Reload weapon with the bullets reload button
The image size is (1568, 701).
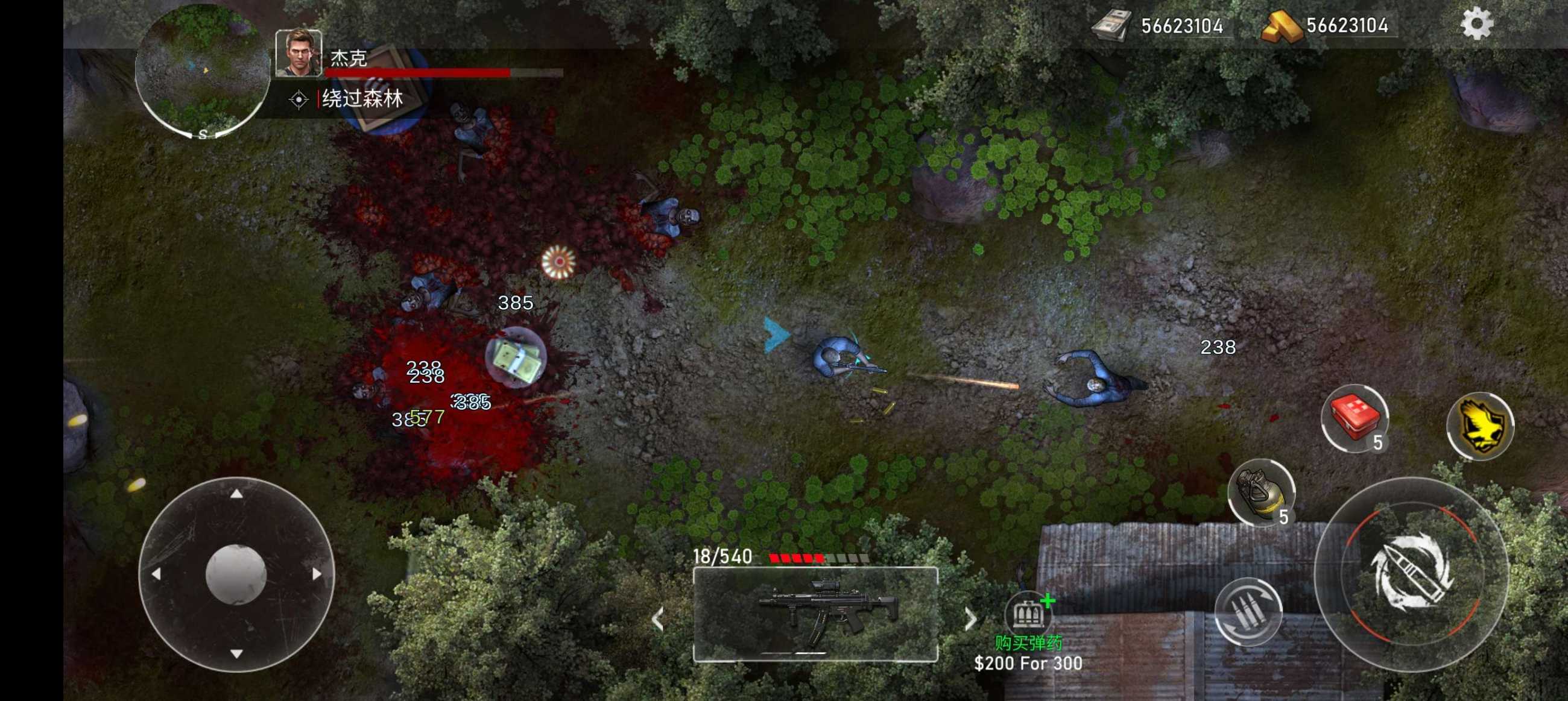coord(1248,611)
